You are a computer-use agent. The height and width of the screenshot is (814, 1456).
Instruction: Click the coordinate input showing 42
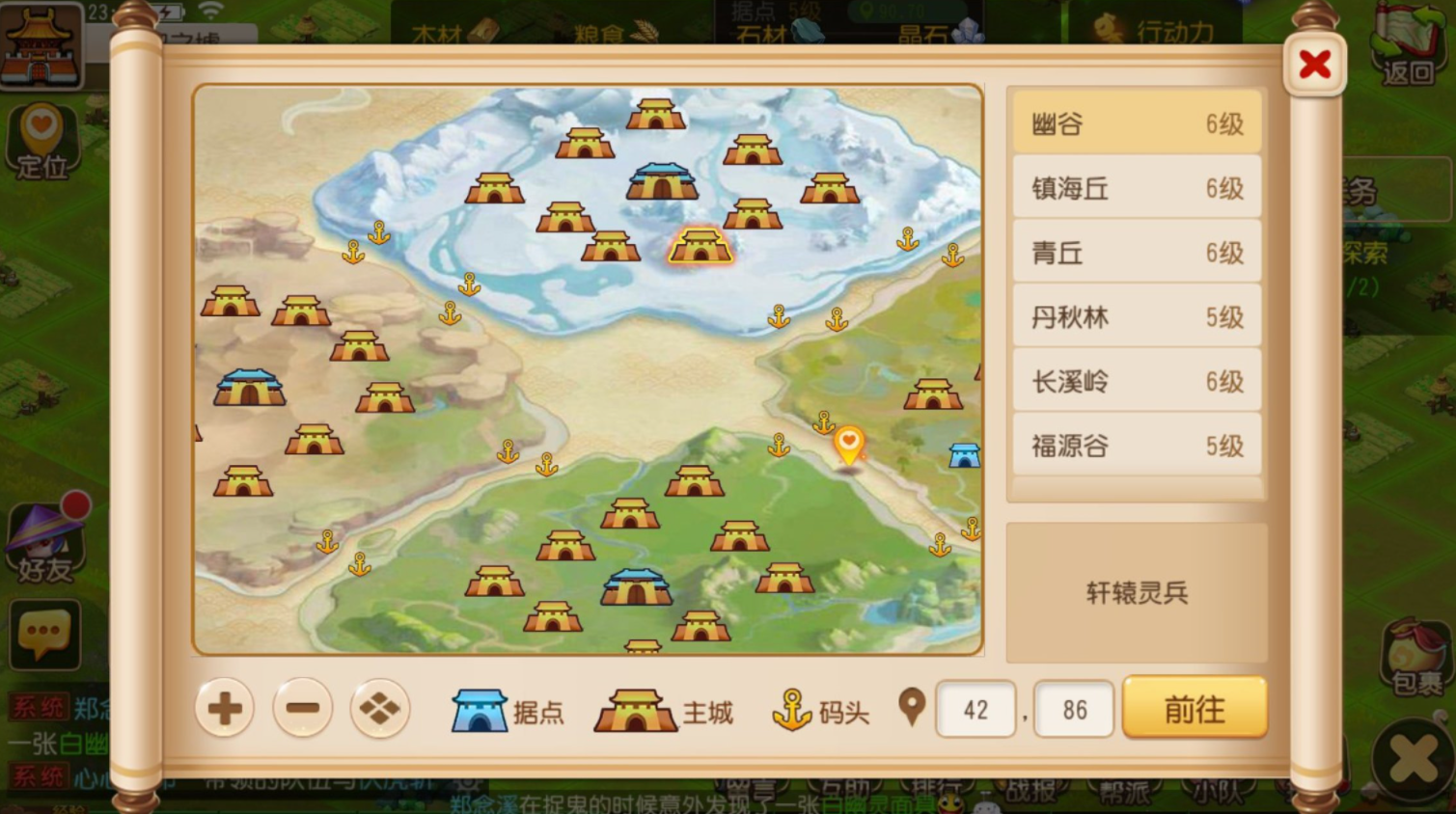point(975,709)
